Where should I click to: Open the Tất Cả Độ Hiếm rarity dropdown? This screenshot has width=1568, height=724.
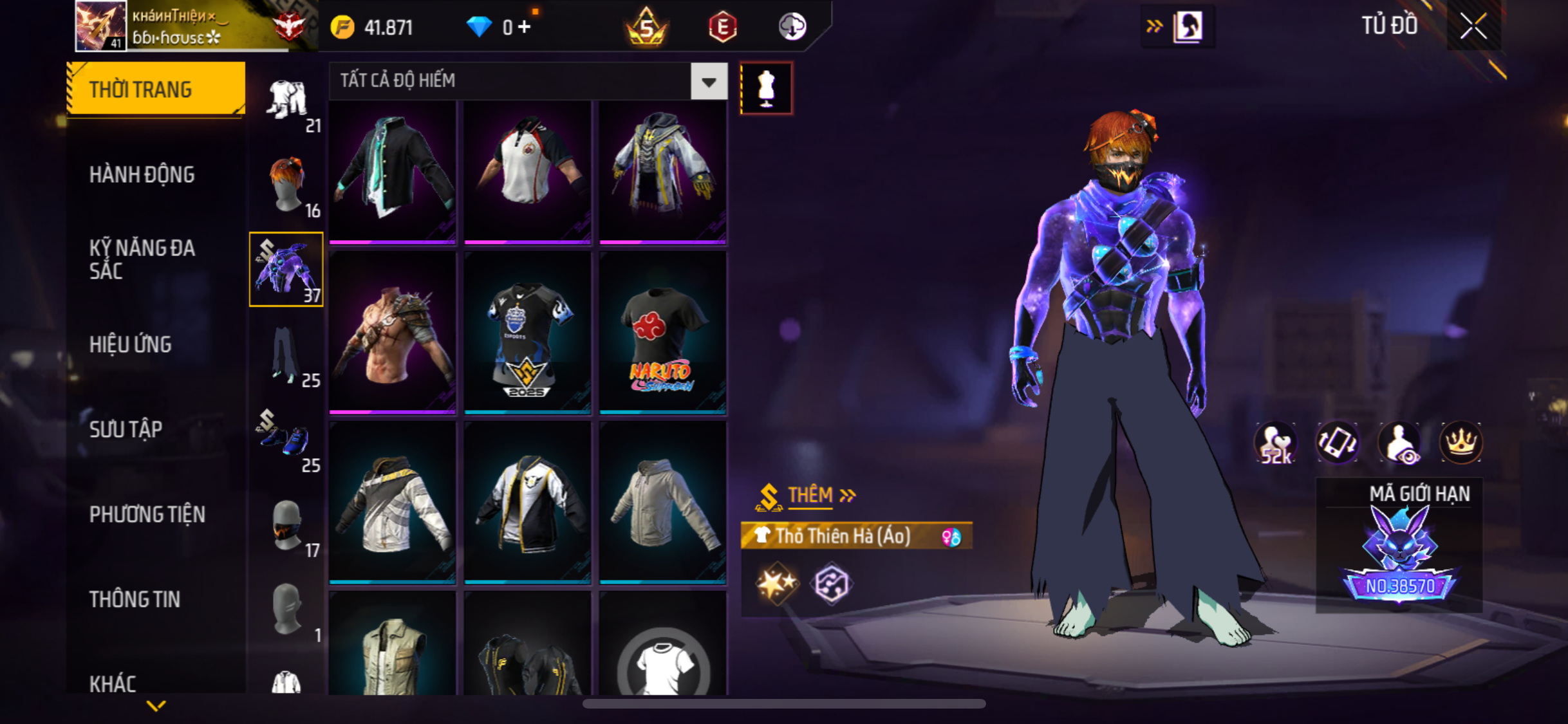(x=709, y=82)
